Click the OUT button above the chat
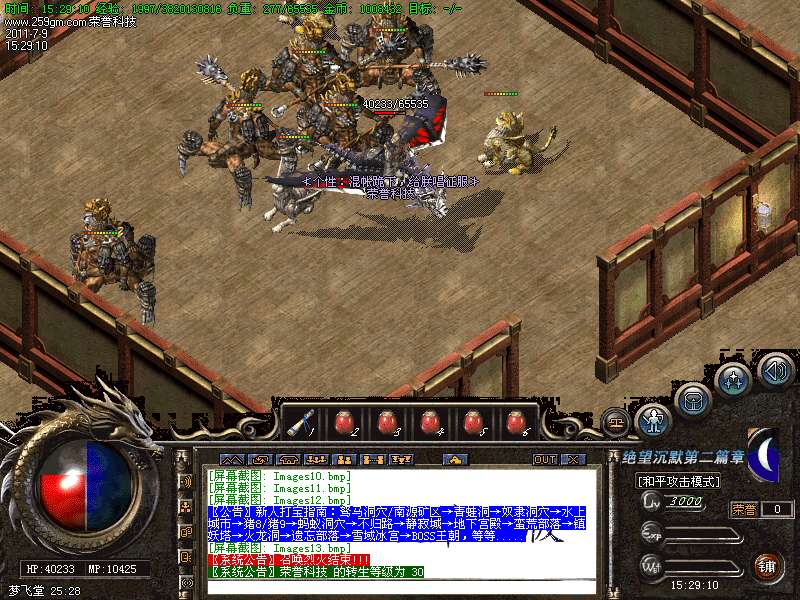Viewport: 800px width, 600px height. 544,460
